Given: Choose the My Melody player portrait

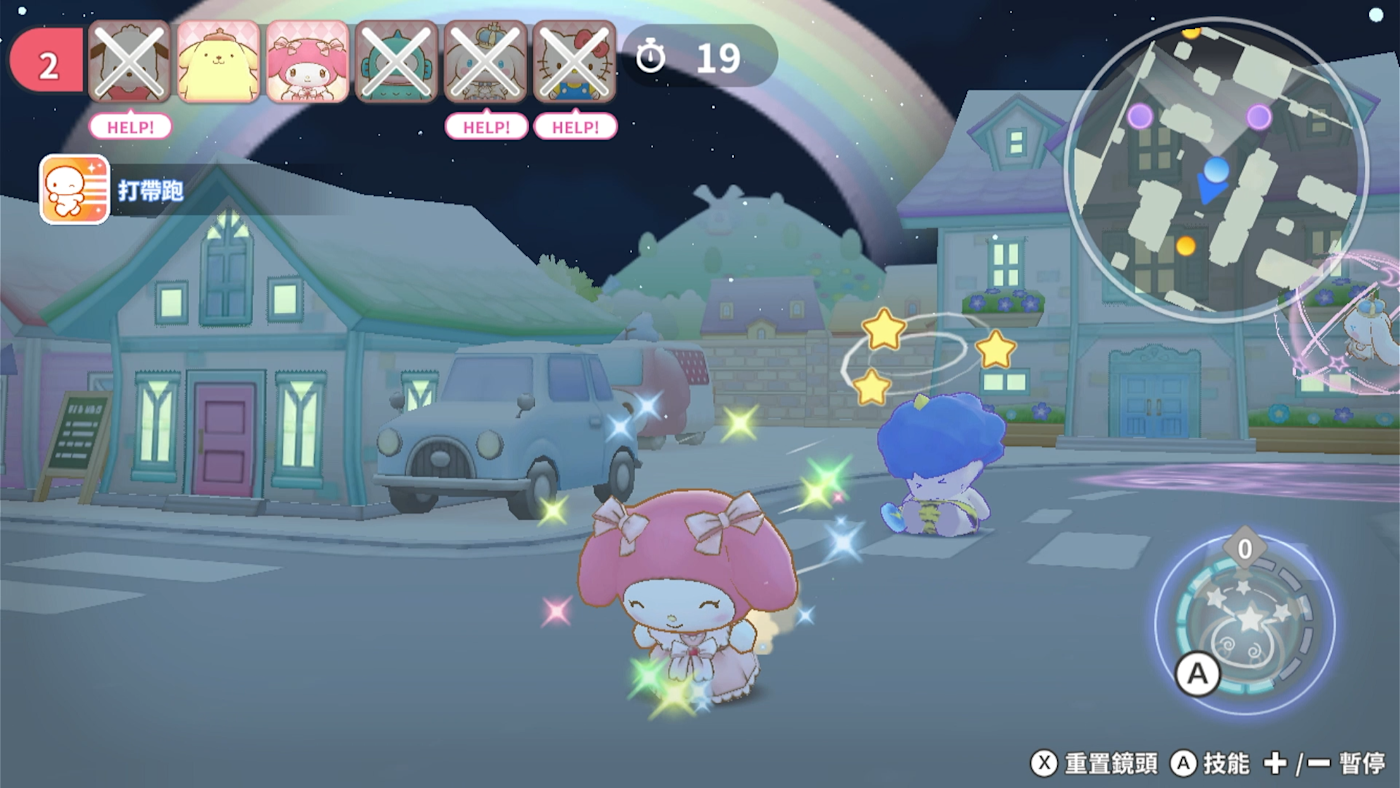Looking at the screenshot, I should (308, 62).
